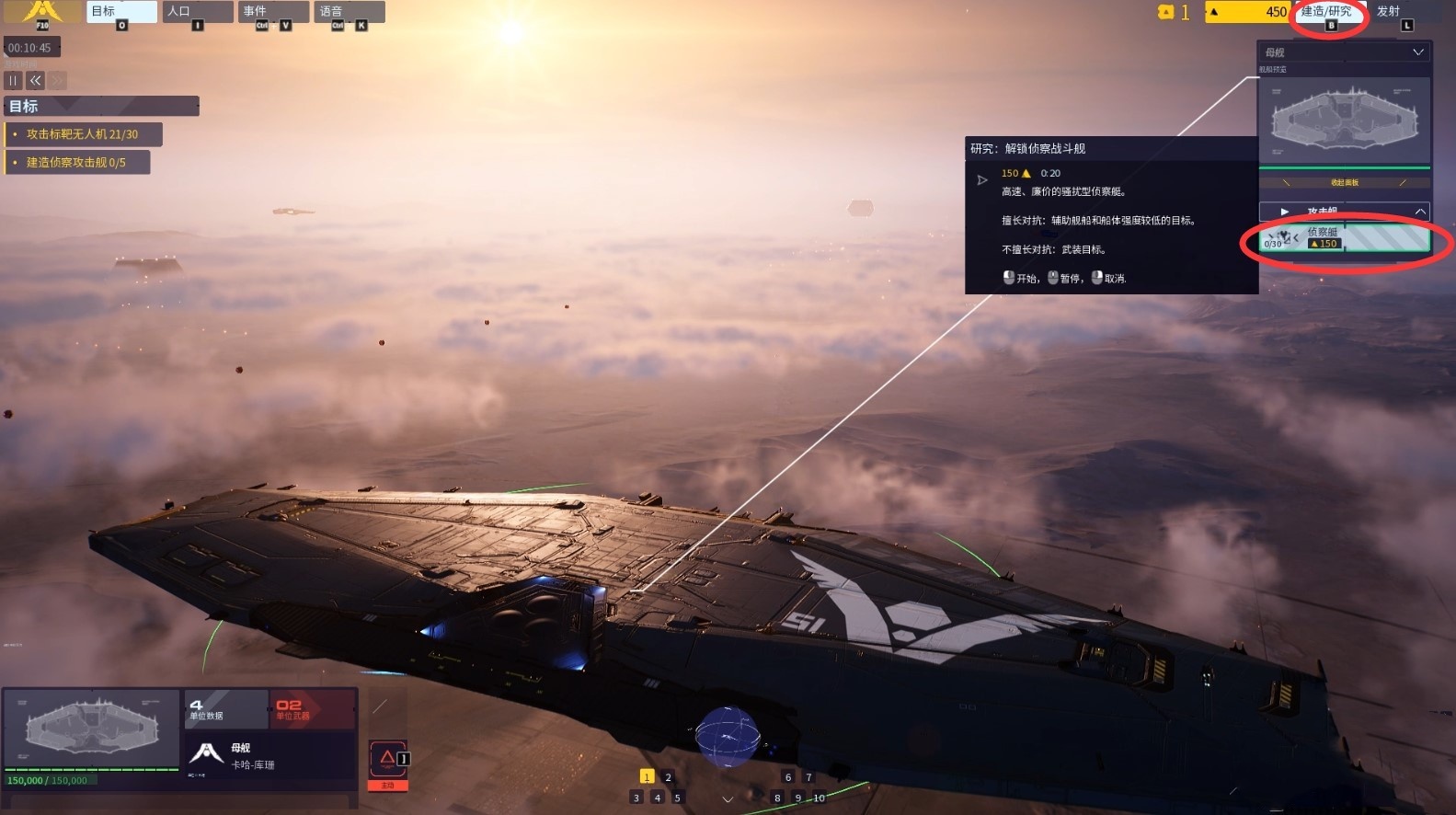This screenshot has height=815, width=1456.
Task: Open the 人口 population tab
Action: click(x=196, y=12)
